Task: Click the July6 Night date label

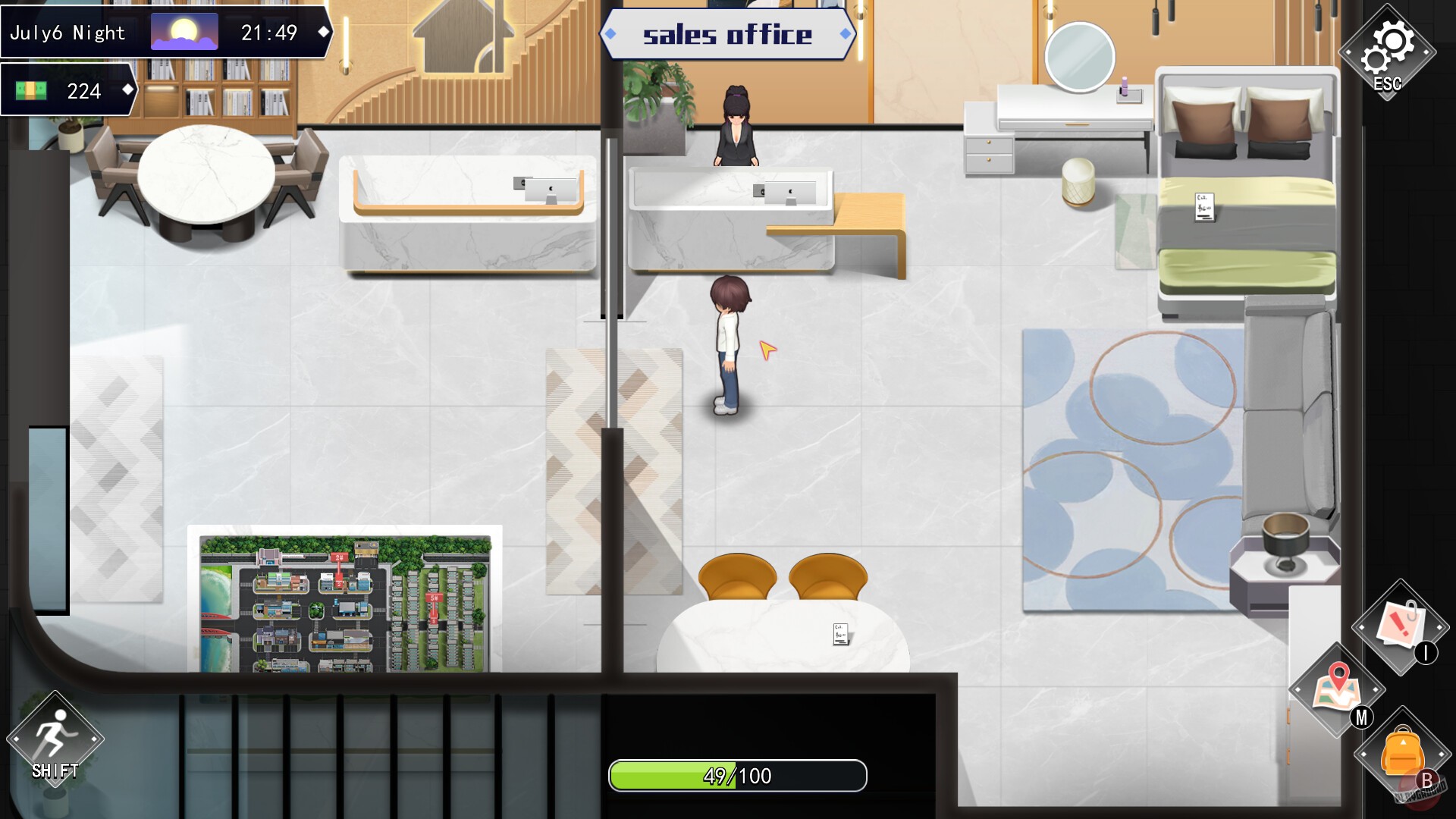Action: (67, 31)
